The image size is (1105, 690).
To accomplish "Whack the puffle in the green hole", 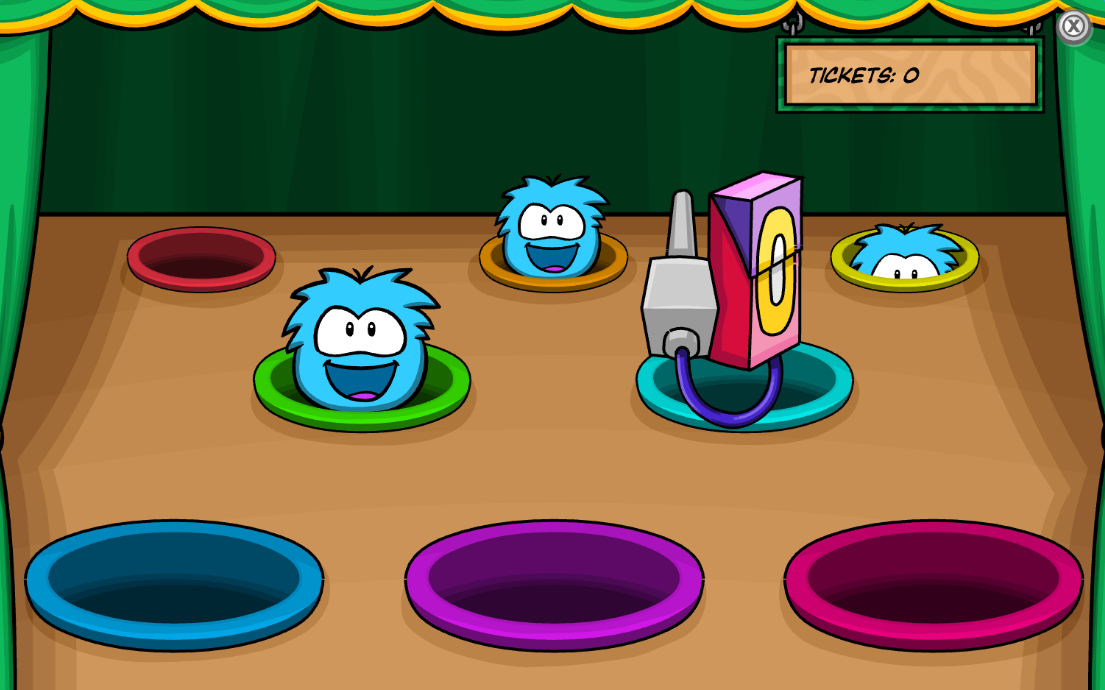I will click(x=360, y=340).
